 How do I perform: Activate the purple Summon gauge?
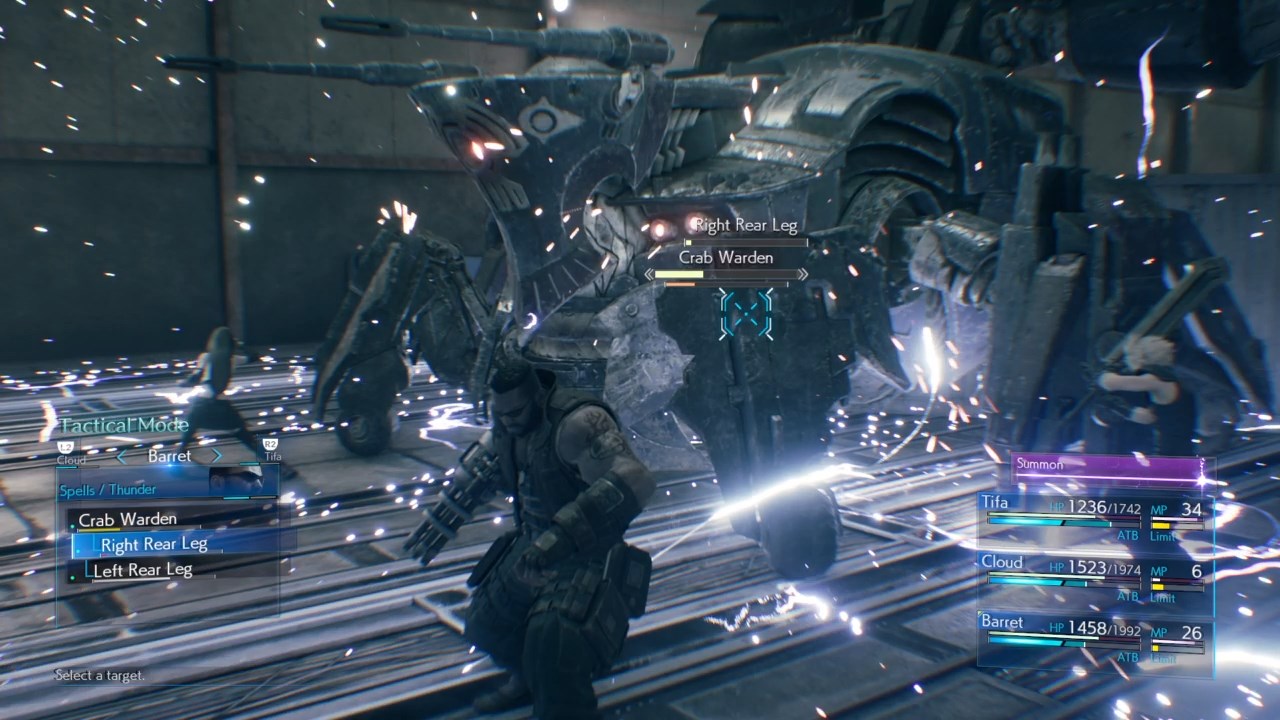(1108, 466)
